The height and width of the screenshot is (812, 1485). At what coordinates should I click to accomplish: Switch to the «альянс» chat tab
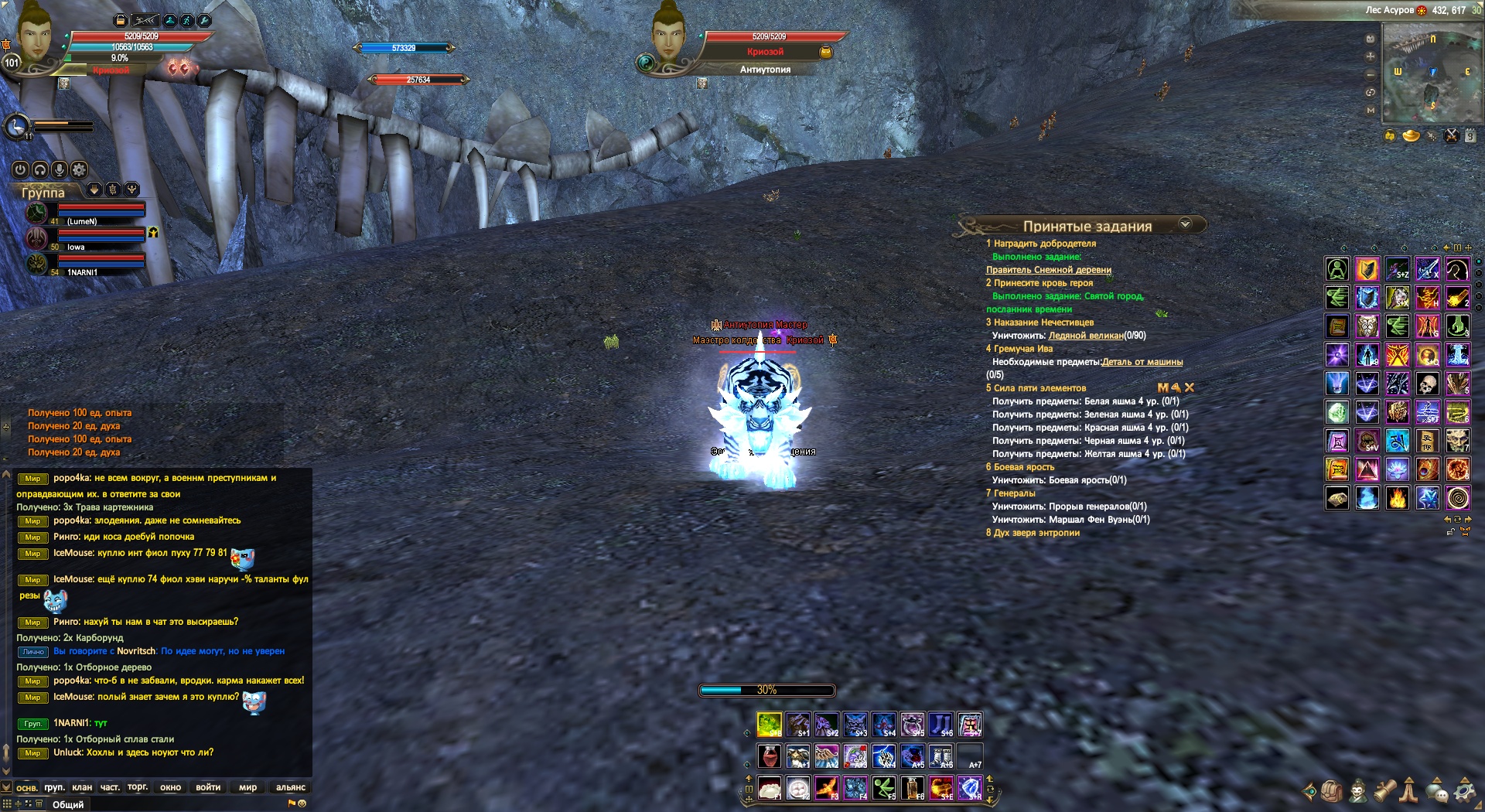(291, 787)
